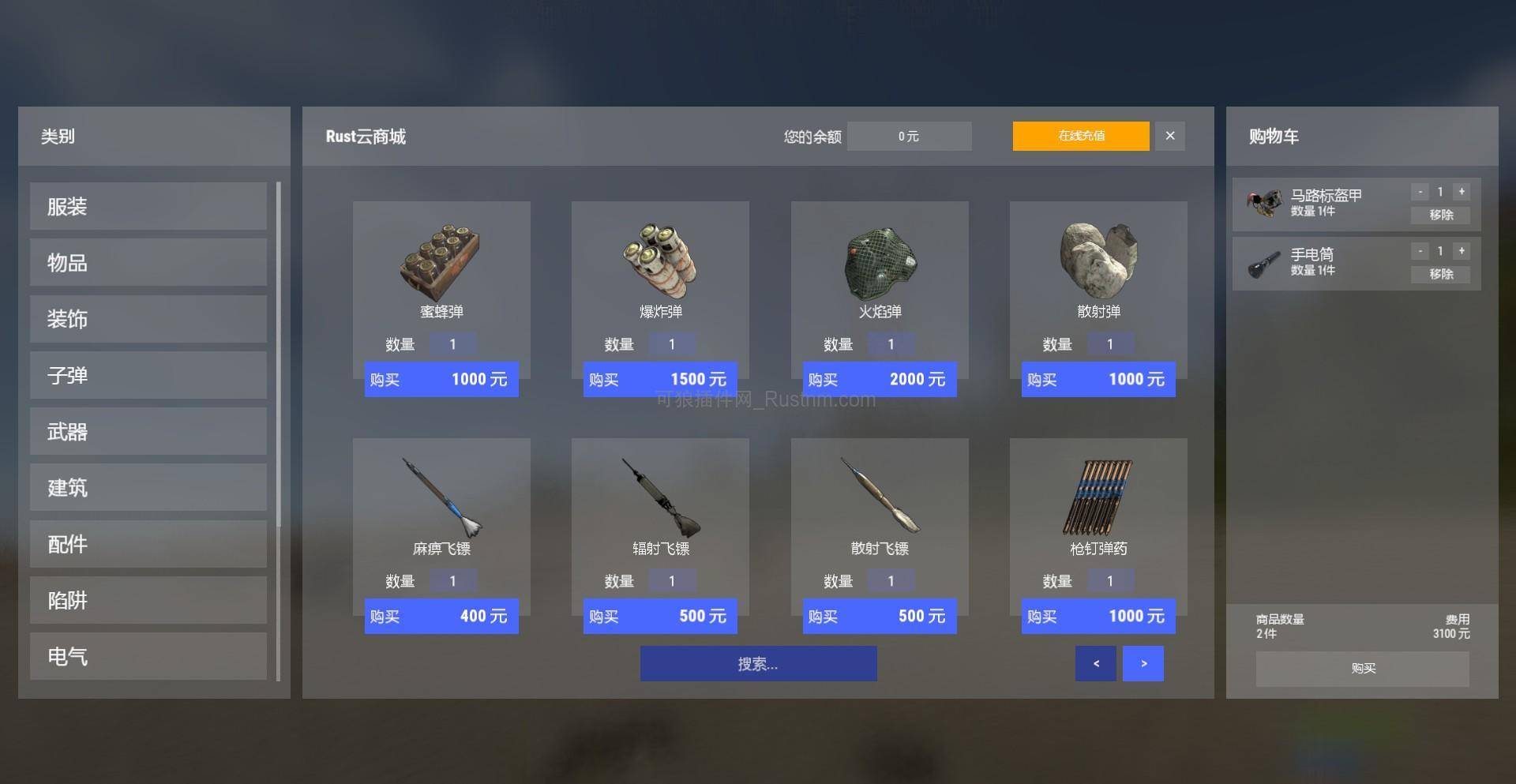This screenshot has width=1516, height=784.
Task: Increase 马路标盔甲 quantity with the plus button
Action: point(1462,191)
